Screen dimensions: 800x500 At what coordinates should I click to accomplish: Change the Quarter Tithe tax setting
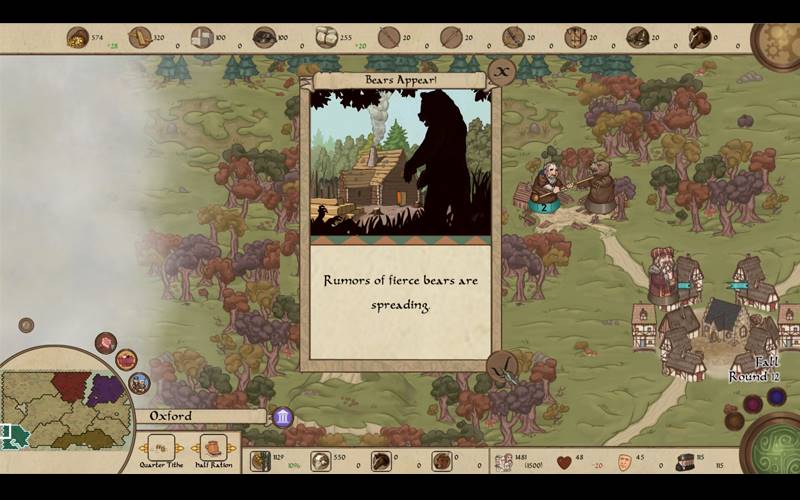(161, 447)
